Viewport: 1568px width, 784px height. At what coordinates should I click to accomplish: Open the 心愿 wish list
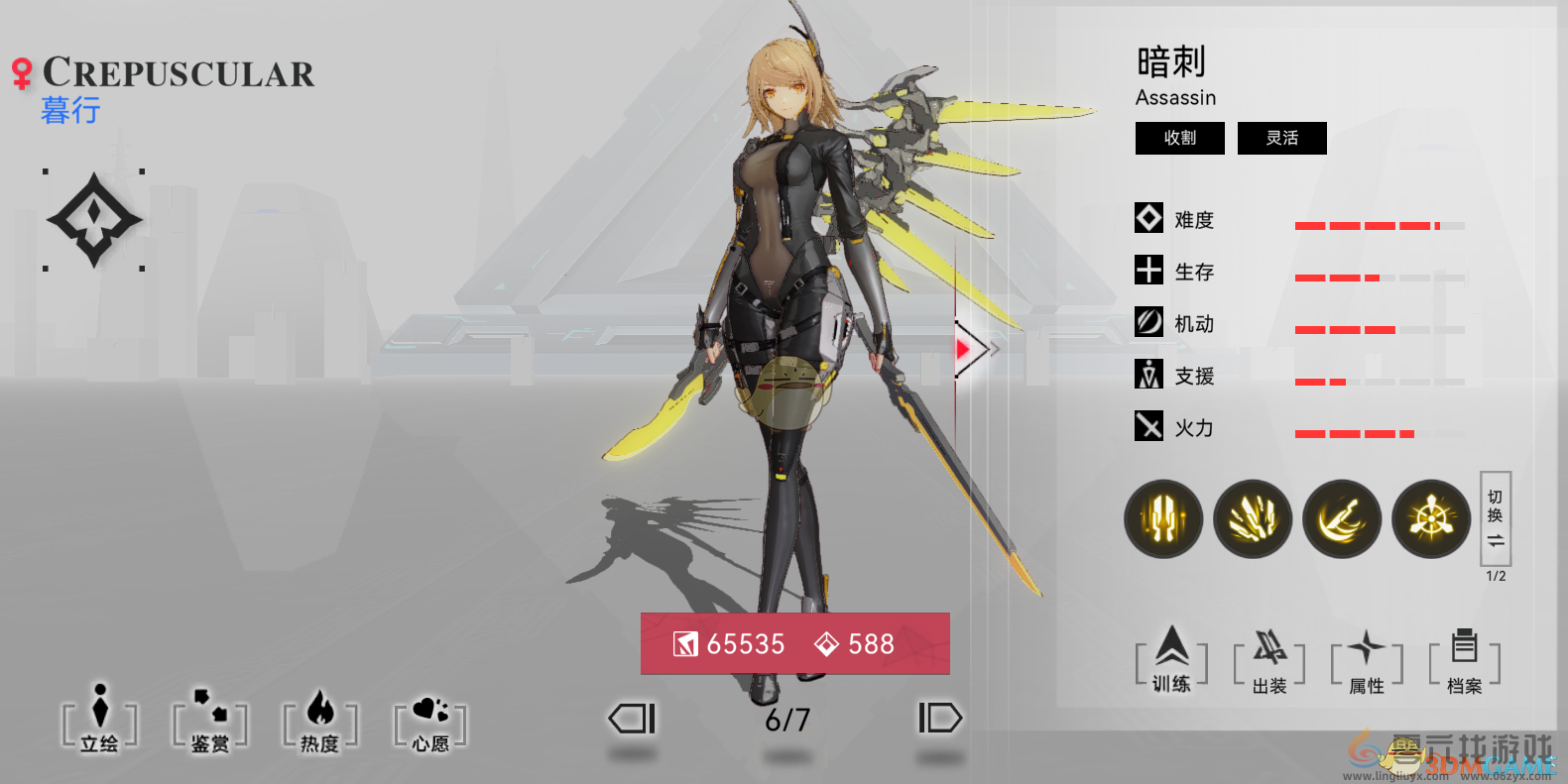(428, 726)
